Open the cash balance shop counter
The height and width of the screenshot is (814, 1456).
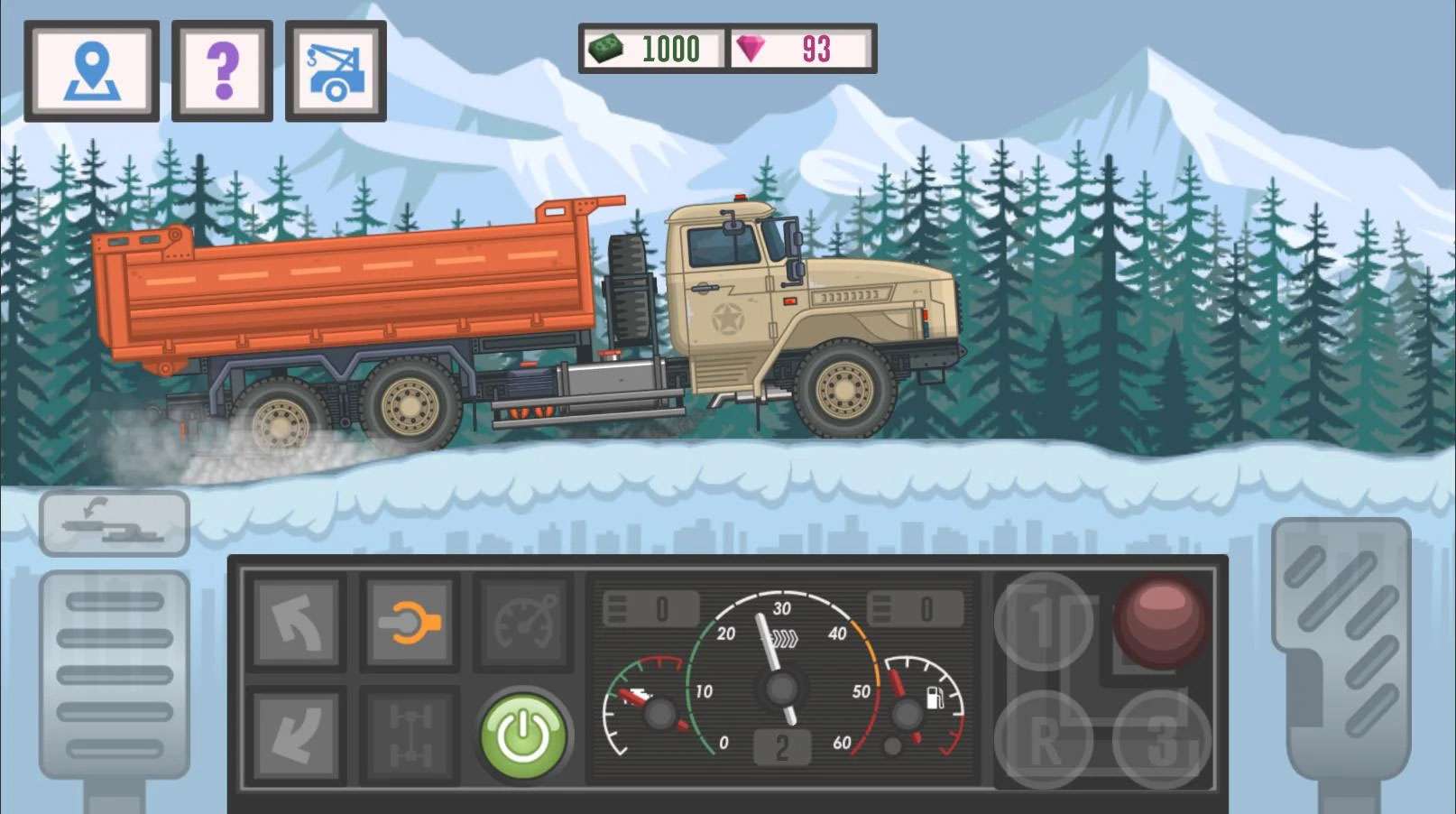coord(653,49)
